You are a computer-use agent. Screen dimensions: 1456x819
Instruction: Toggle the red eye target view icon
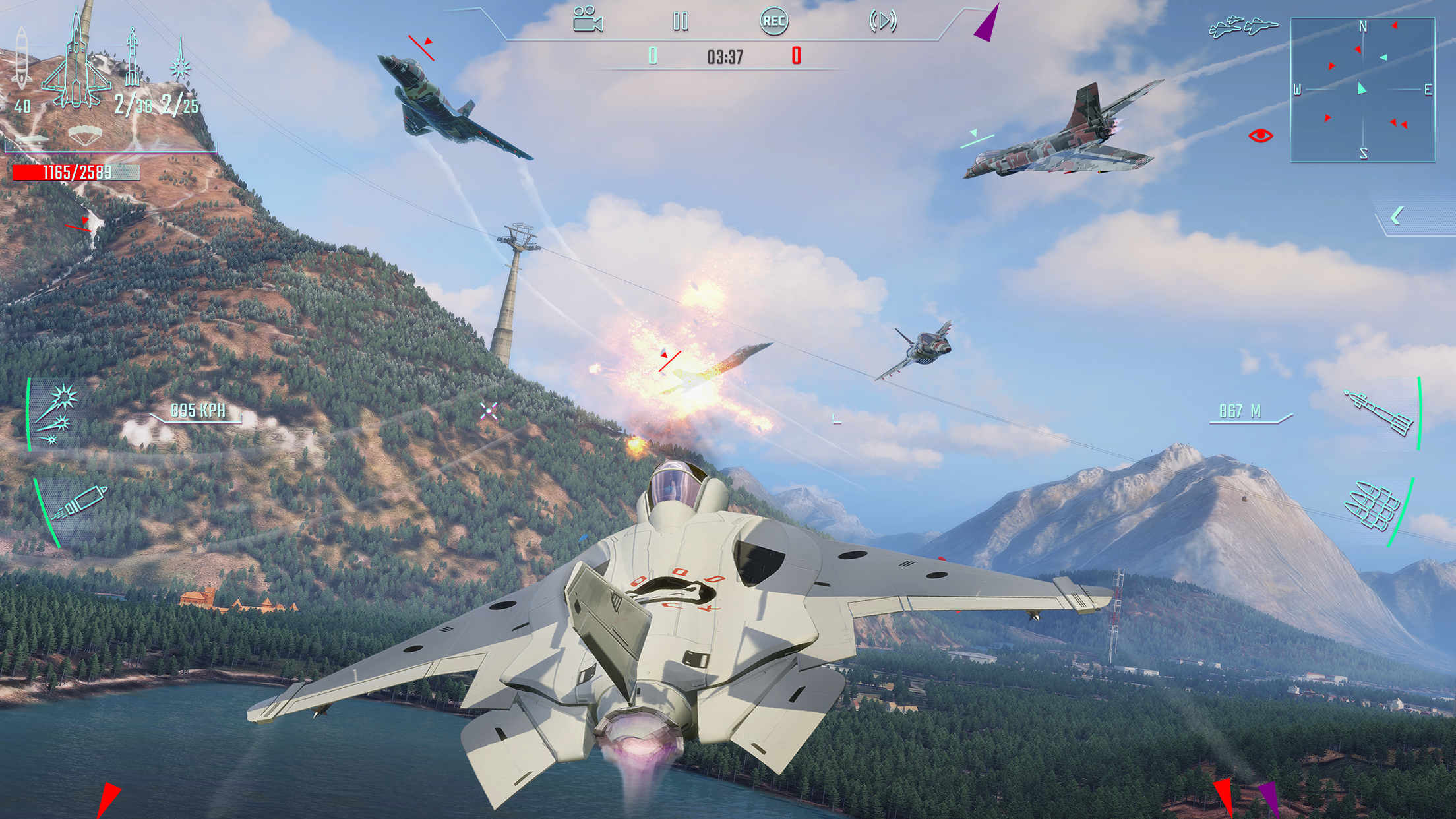click(x=1260, y=136)
